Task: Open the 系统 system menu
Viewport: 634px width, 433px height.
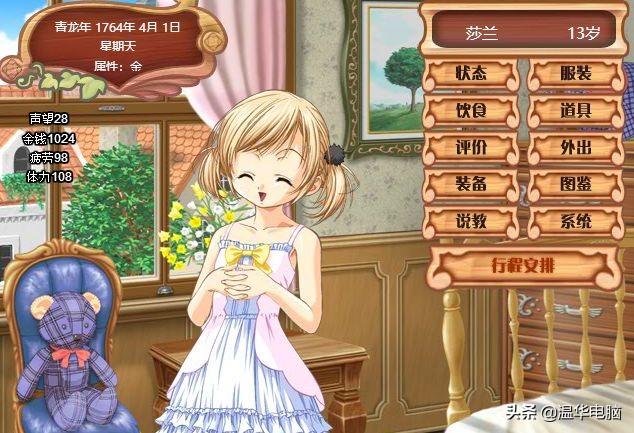Action: click(x=574, y=221)
